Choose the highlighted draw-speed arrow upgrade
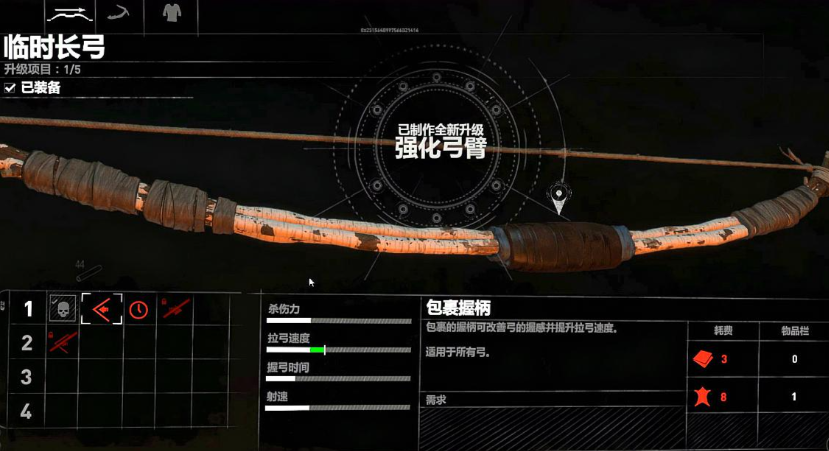The height and width of the screenshot is (451, 829). (x=101, y=309)
